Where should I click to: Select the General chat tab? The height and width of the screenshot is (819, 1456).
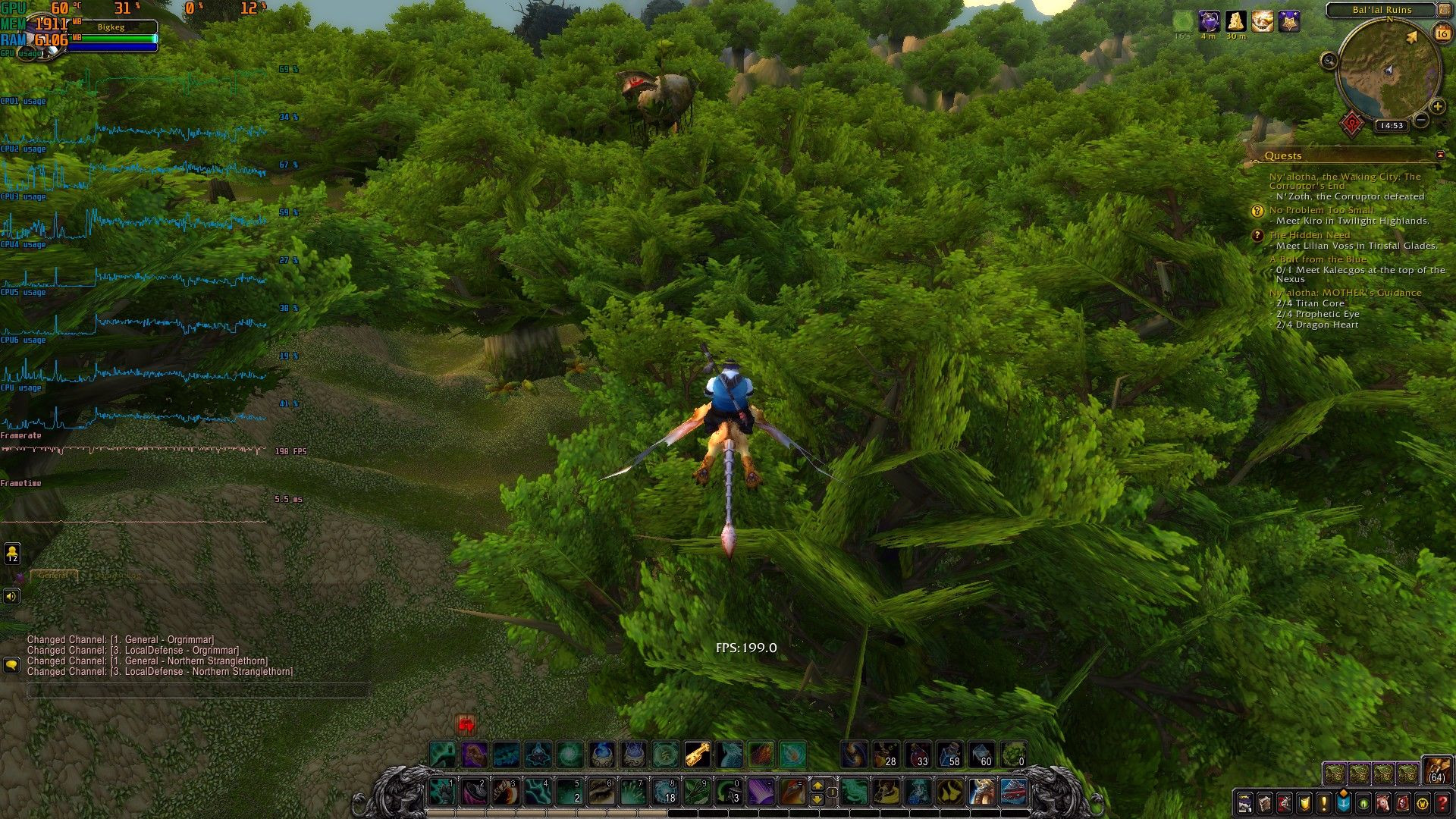pos(53,576)
